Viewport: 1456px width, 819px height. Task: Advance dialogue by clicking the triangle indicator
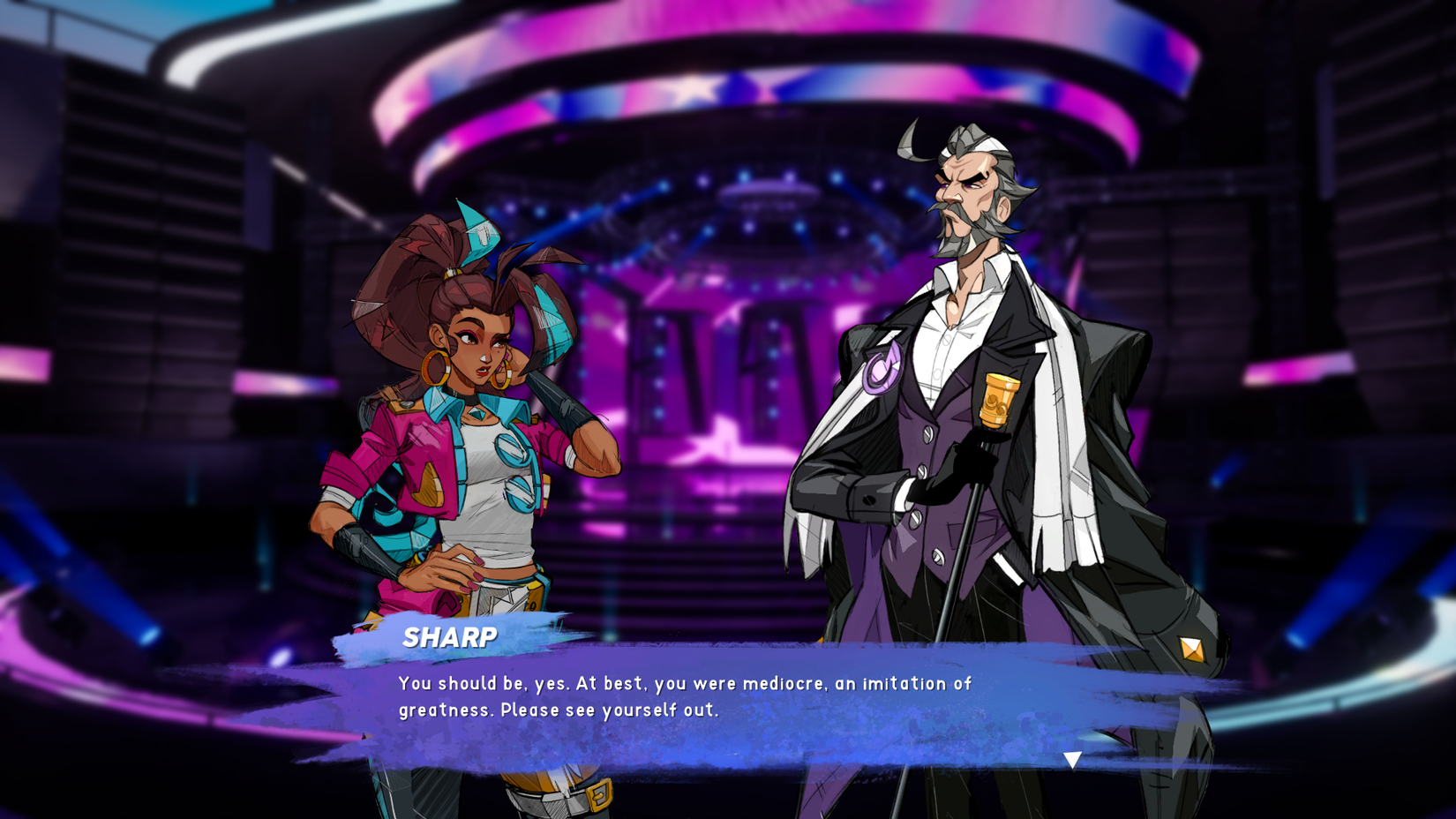1074,757
